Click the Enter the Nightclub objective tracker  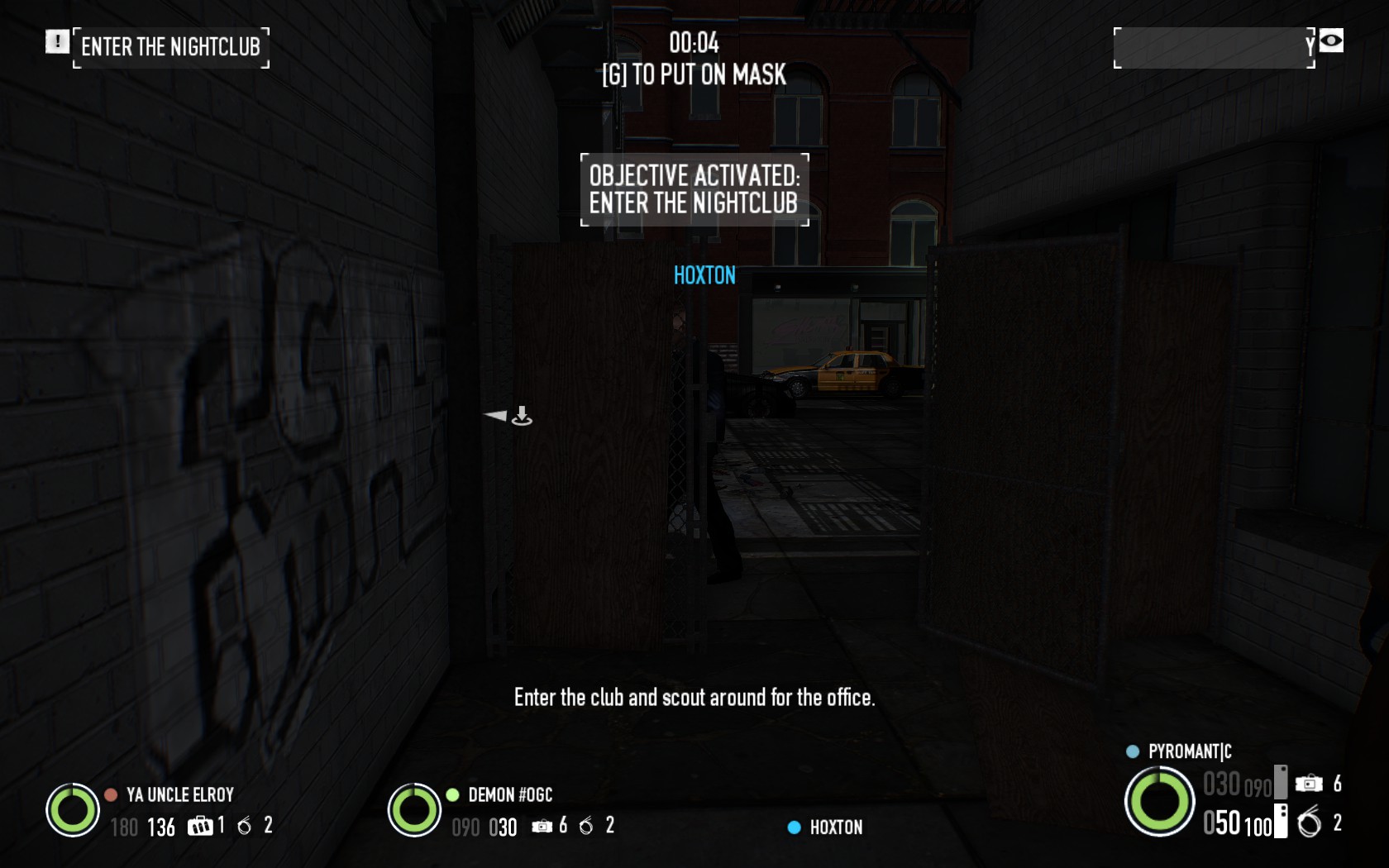[170, 47]
